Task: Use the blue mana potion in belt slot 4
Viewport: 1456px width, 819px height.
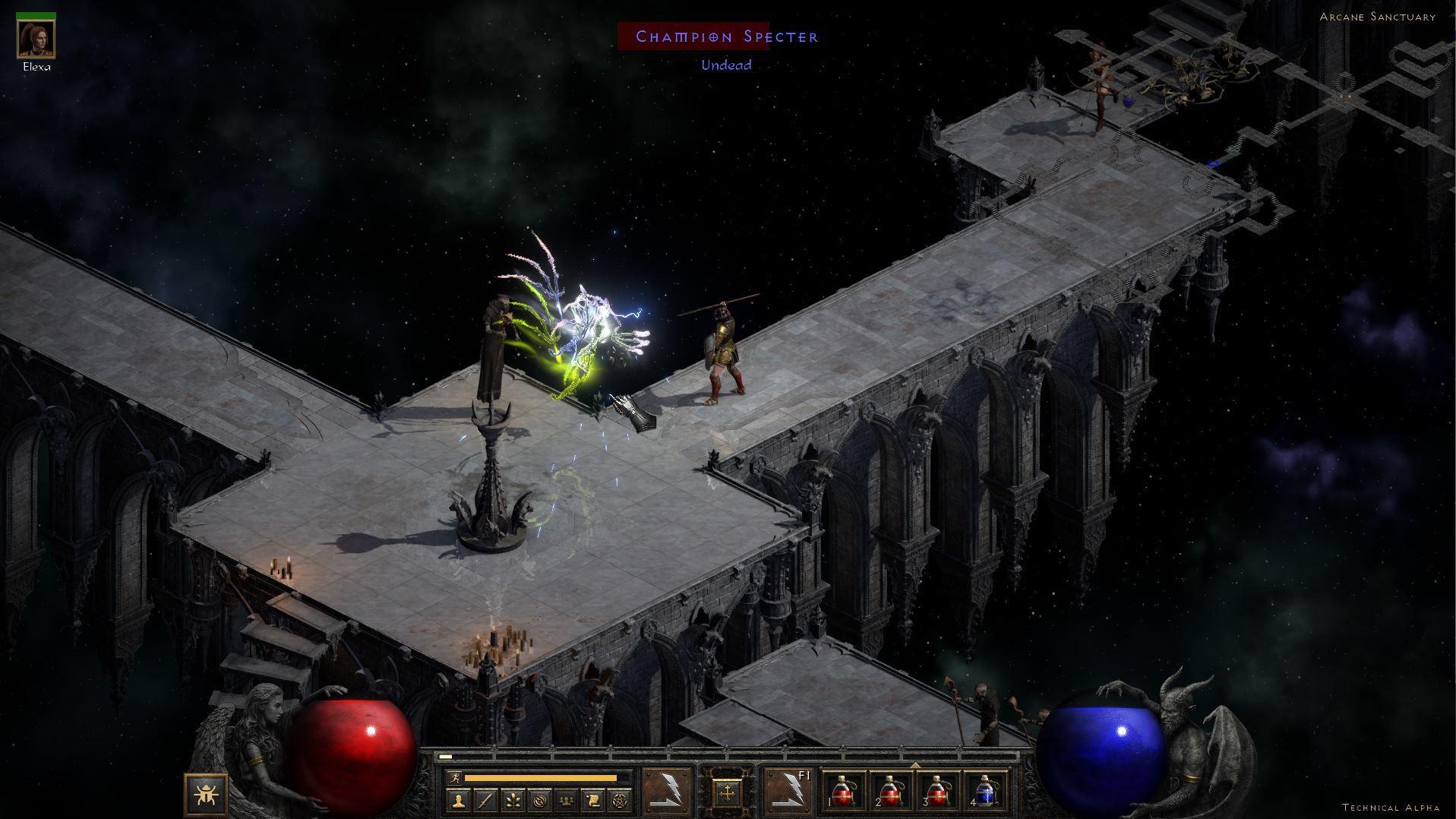Action: (984, 792)
